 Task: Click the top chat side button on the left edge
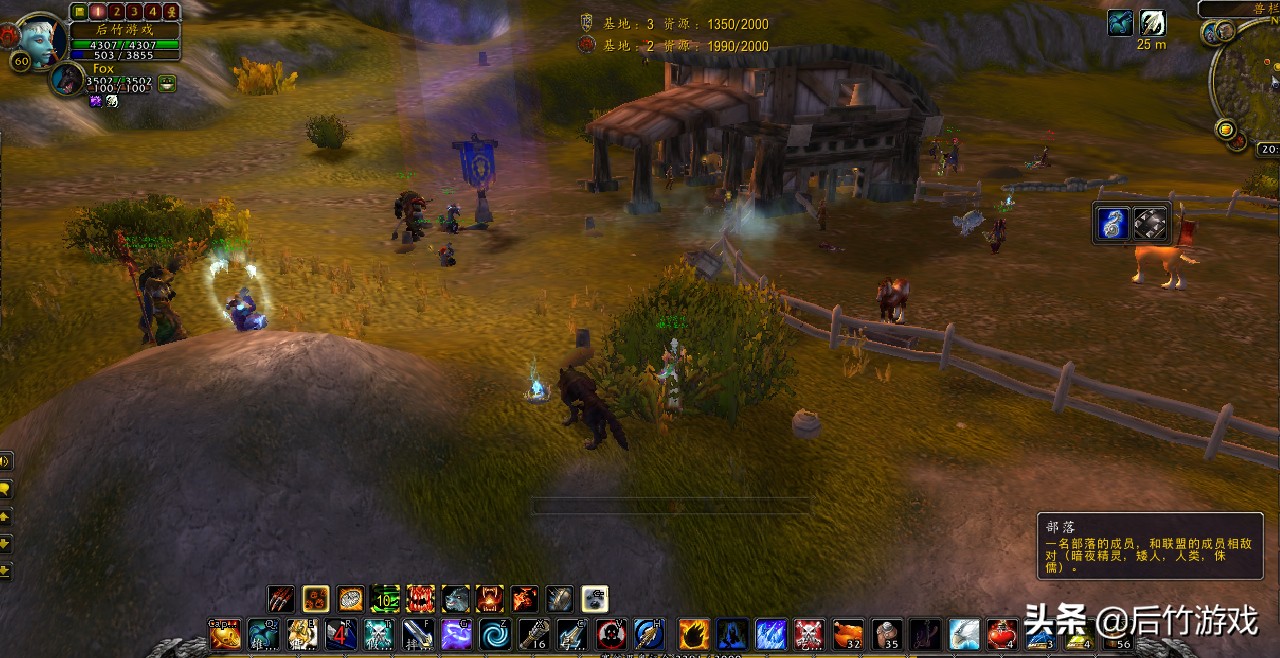(x=5, y=461)
